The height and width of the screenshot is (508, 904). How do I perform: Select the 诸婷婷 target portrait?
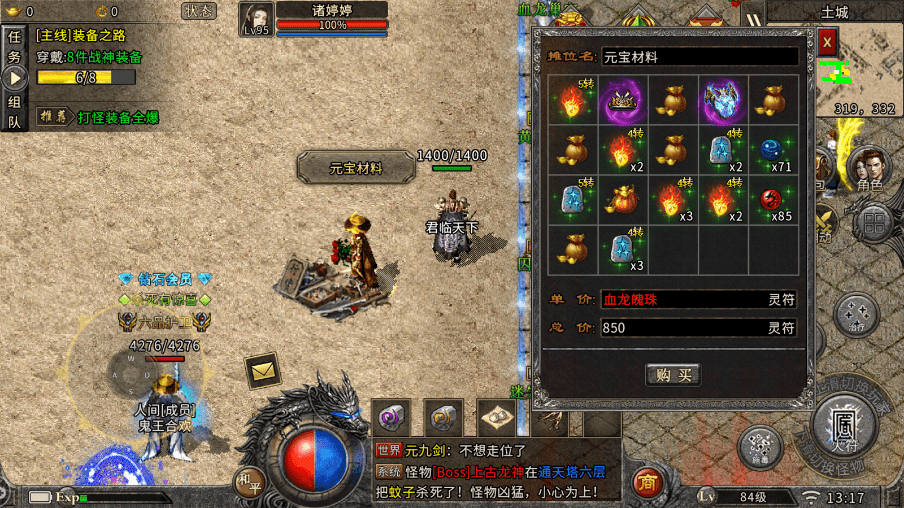tap(256, 18)
